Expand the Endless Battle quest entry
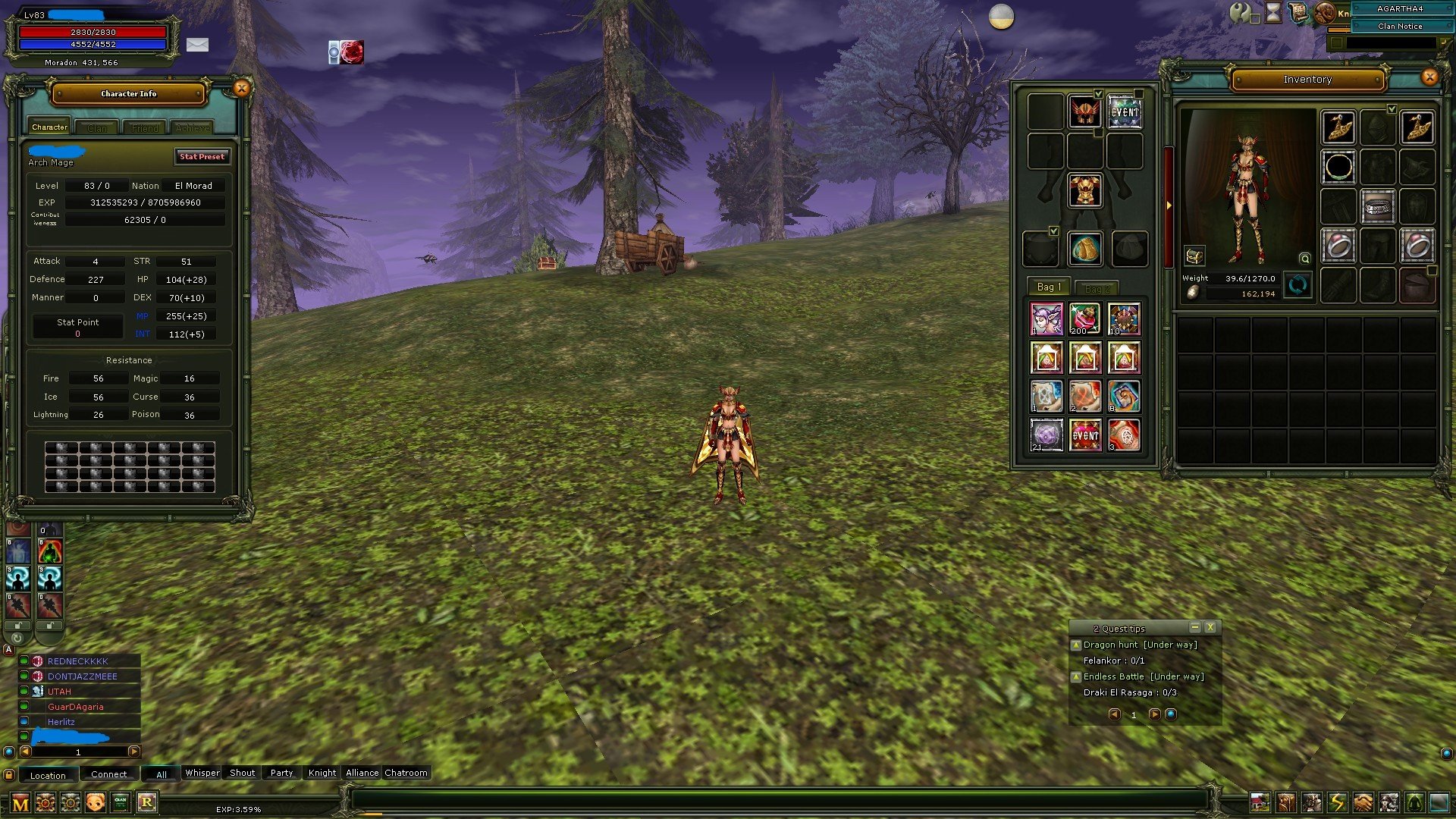Image resolution: width=1456 pixels, height=819 pixels. click(1076, 676)
